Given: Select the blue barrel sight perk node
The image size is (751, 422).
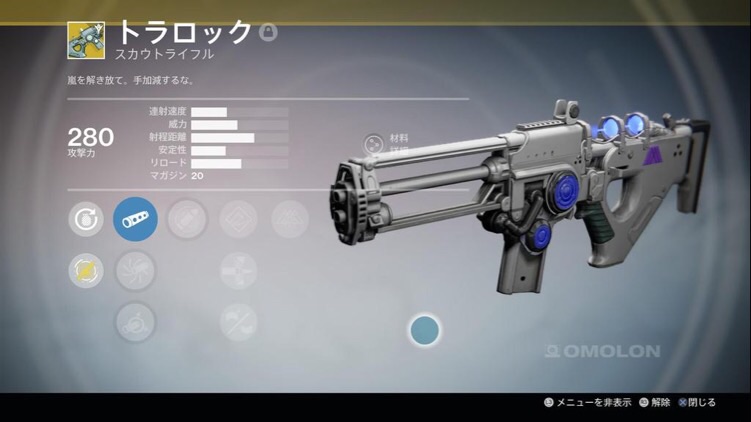Looking at the screenshot, I should tap(135, 219).
